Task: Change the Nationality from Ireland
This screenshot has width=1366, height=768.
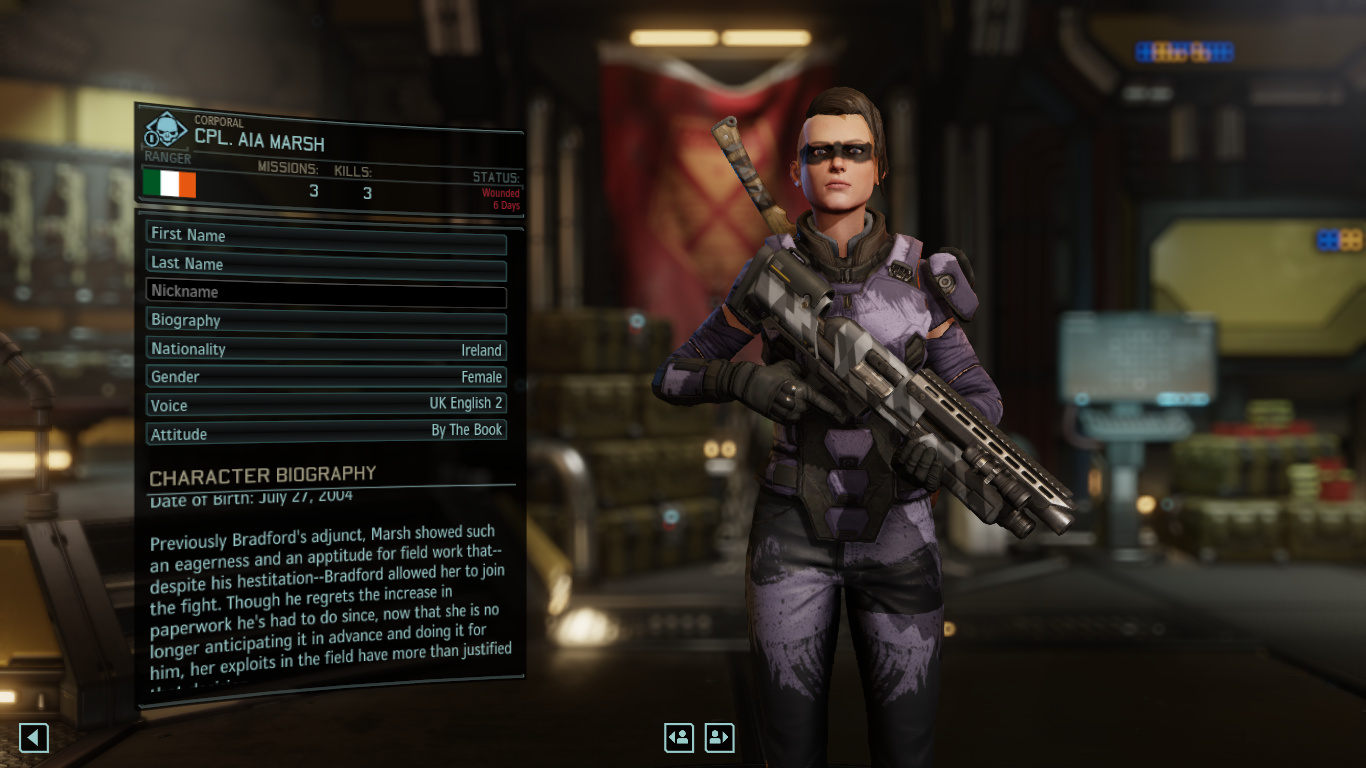Action: click(x=326, y=349)
